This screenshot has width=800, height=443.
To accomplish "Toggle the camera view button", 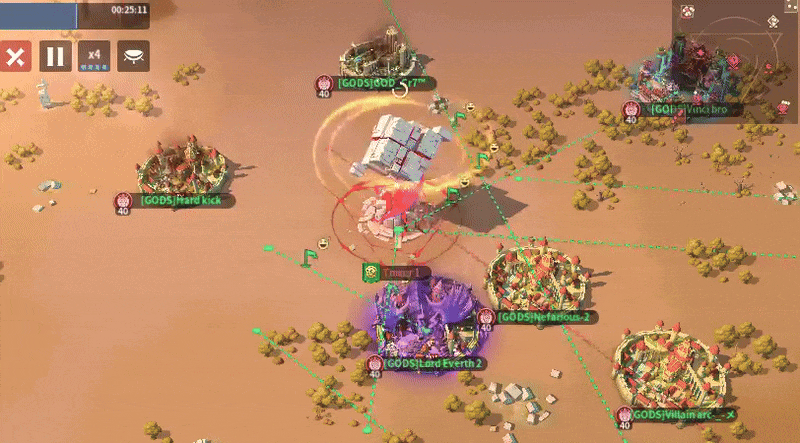I will 133,56.
